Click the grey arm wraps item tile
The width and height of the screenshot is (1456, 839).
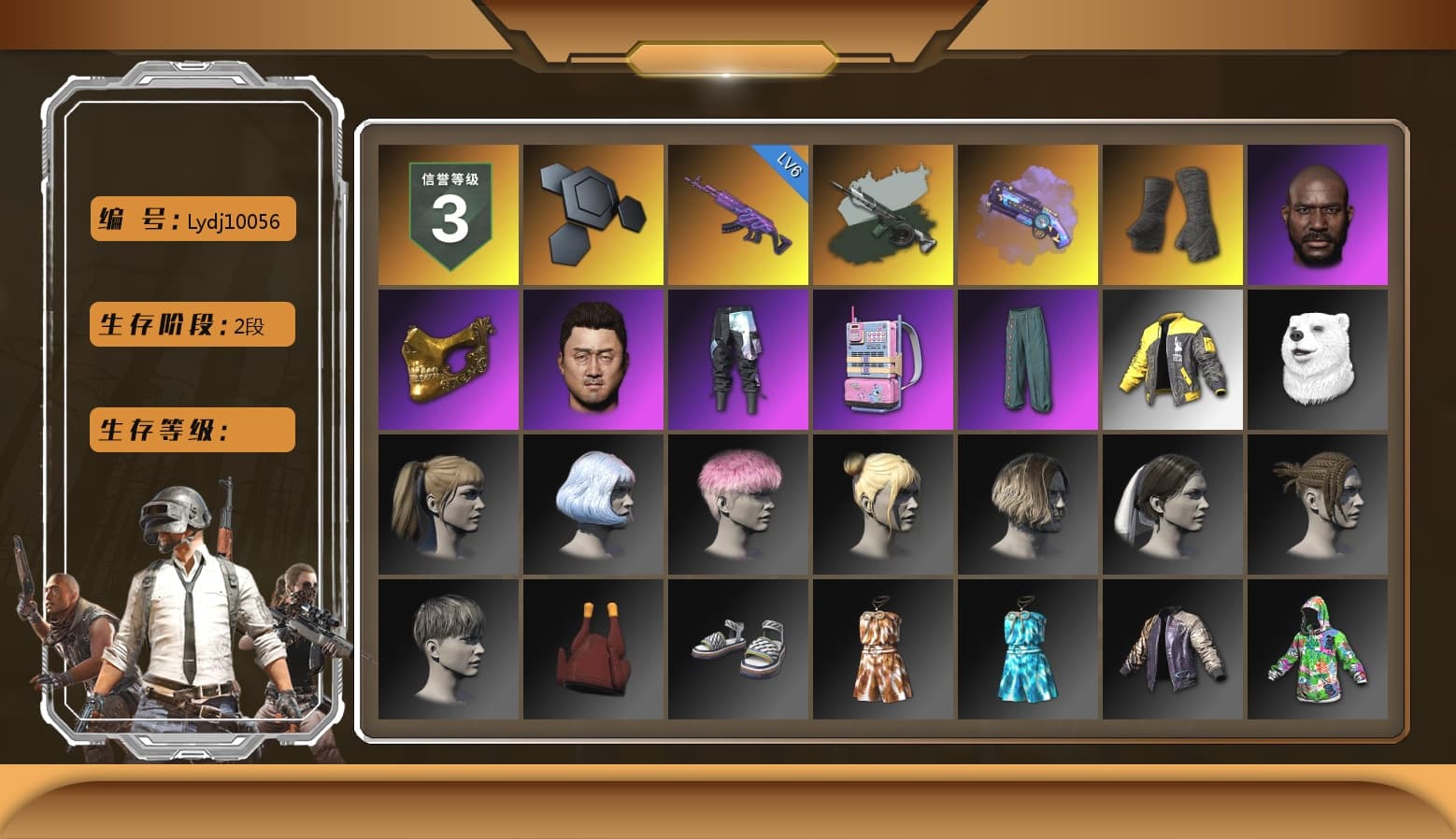pyautogui.click(x=1173, y=213)
